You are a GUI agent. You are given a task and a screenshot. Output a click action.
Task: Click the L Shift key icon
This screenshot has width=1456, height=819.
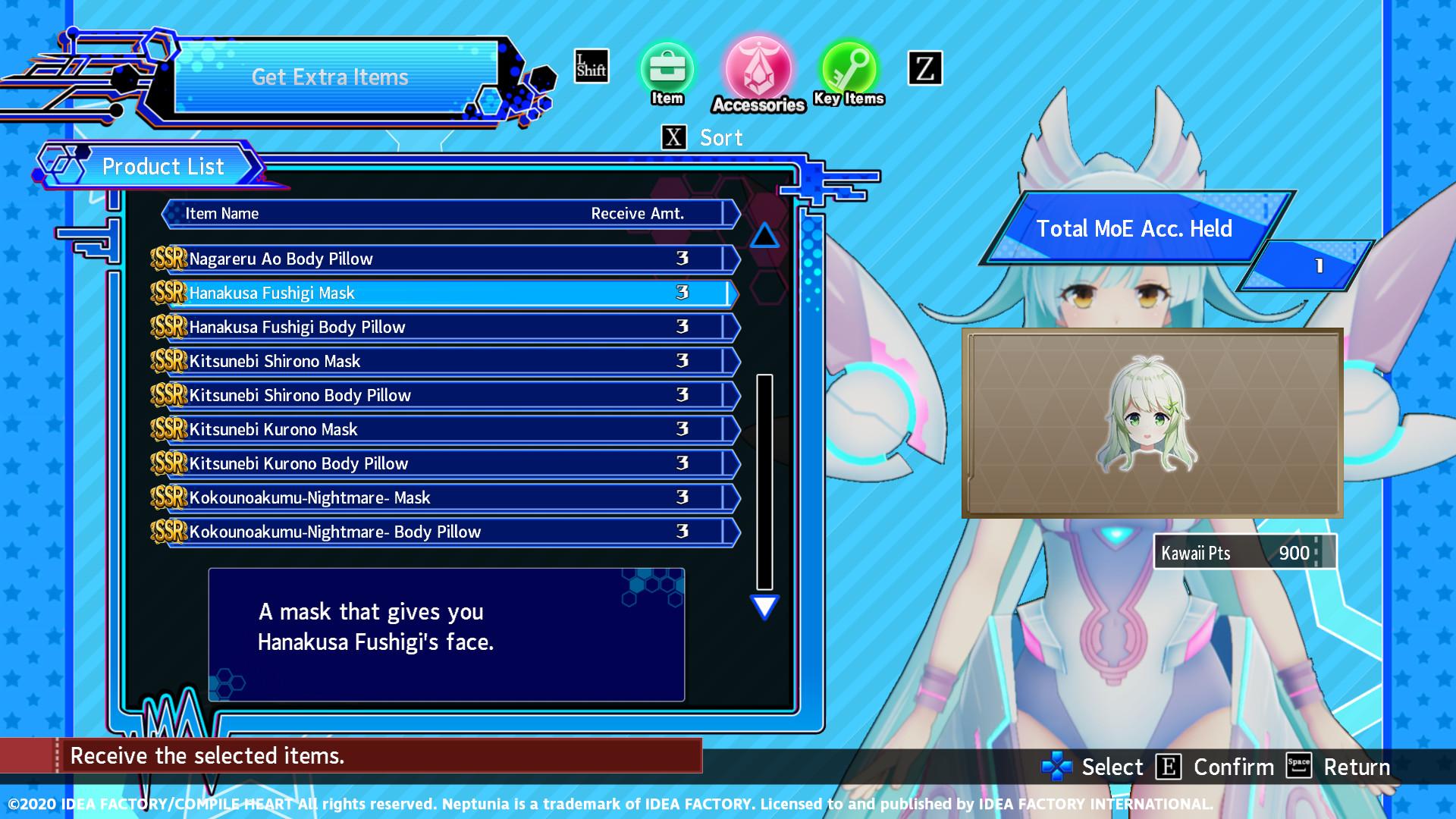click(x=590, y=67)
